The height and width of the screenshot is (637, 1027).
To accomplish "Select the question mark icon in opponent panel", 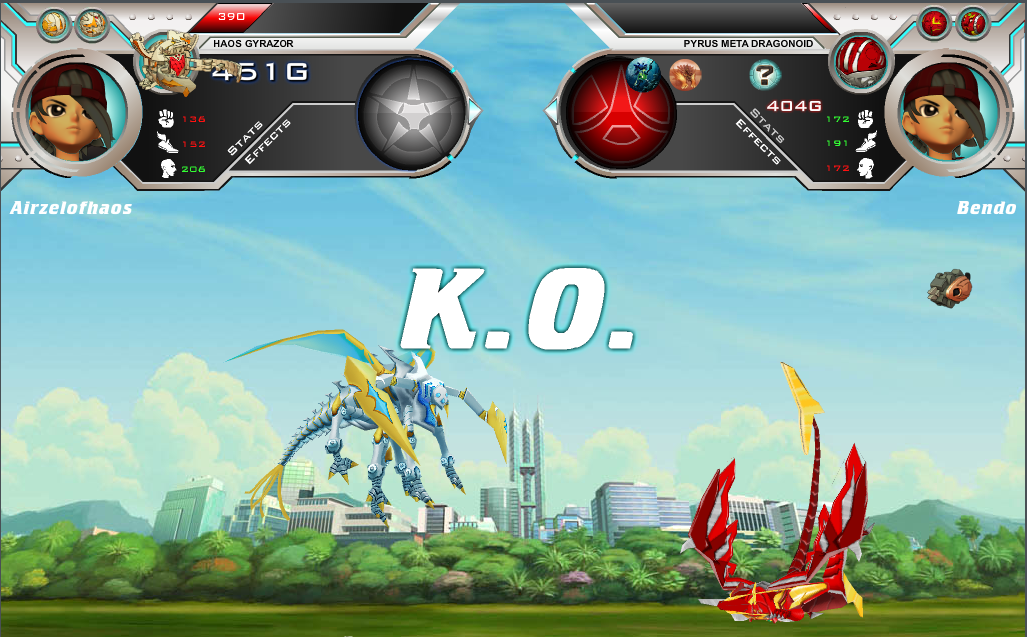I will coord(764,73).
